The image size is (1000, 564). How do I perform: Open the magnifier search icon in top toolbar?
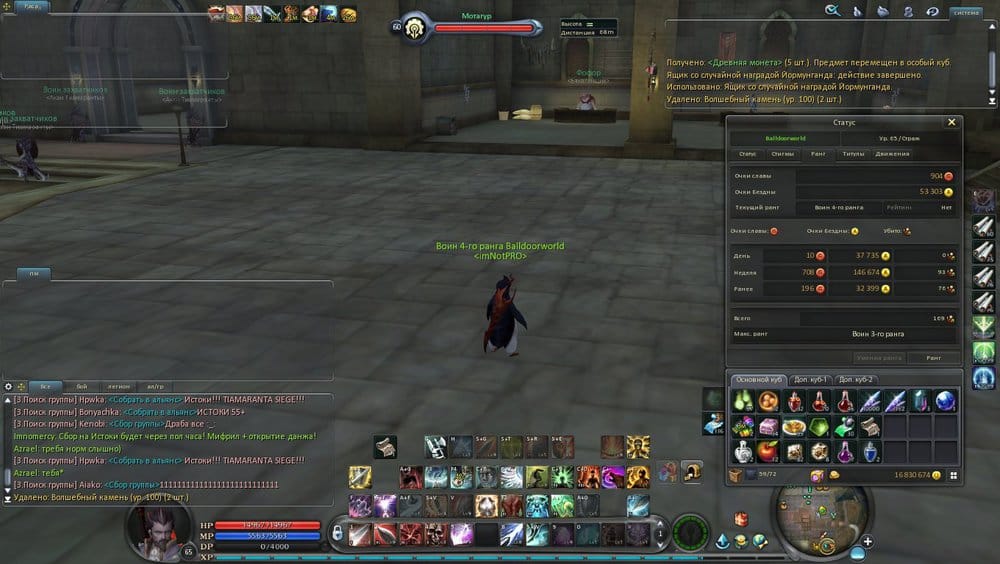831,11
